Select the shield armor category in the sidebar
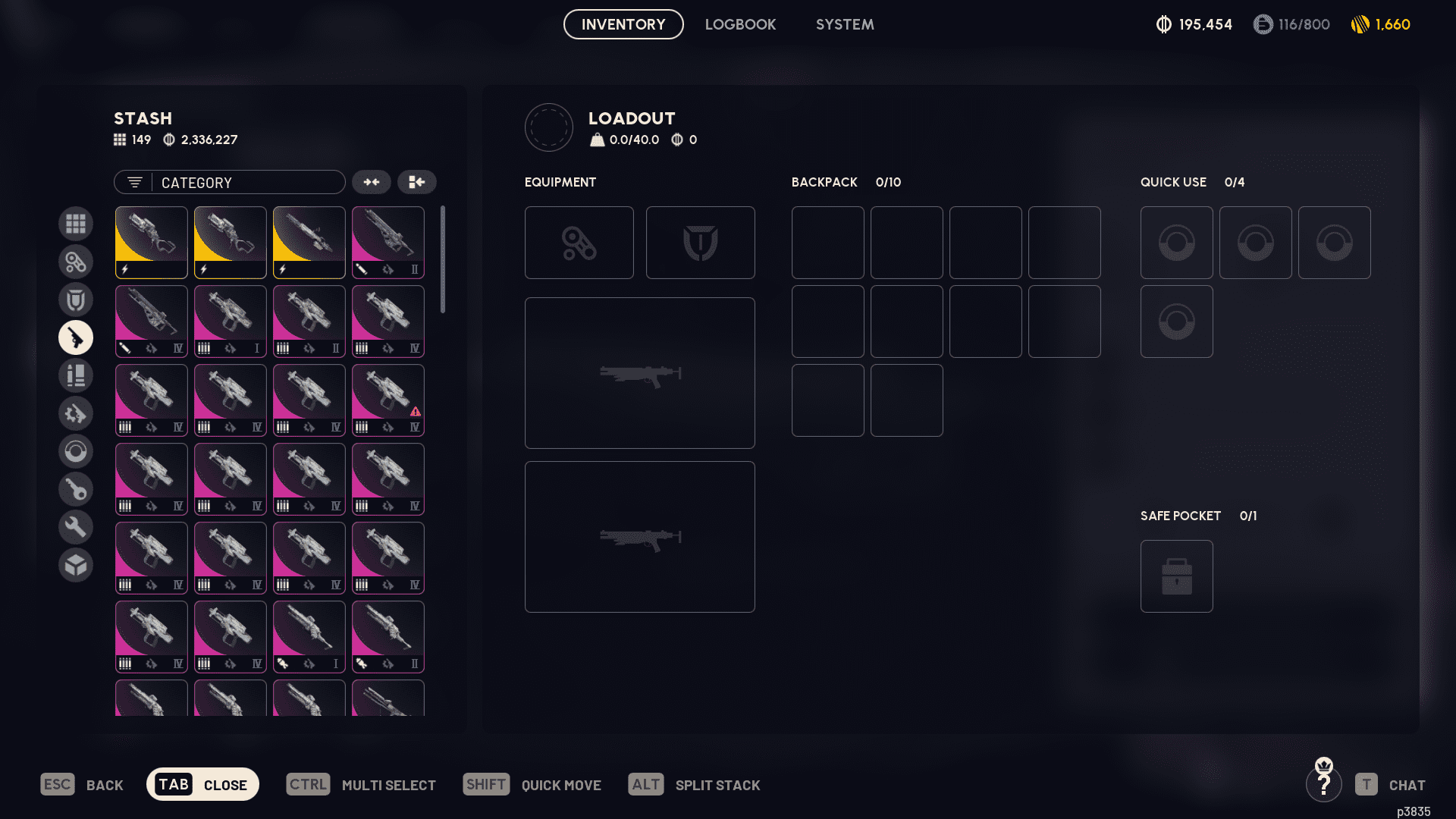The image size is (1456, 819). click(x=76, y=300)
